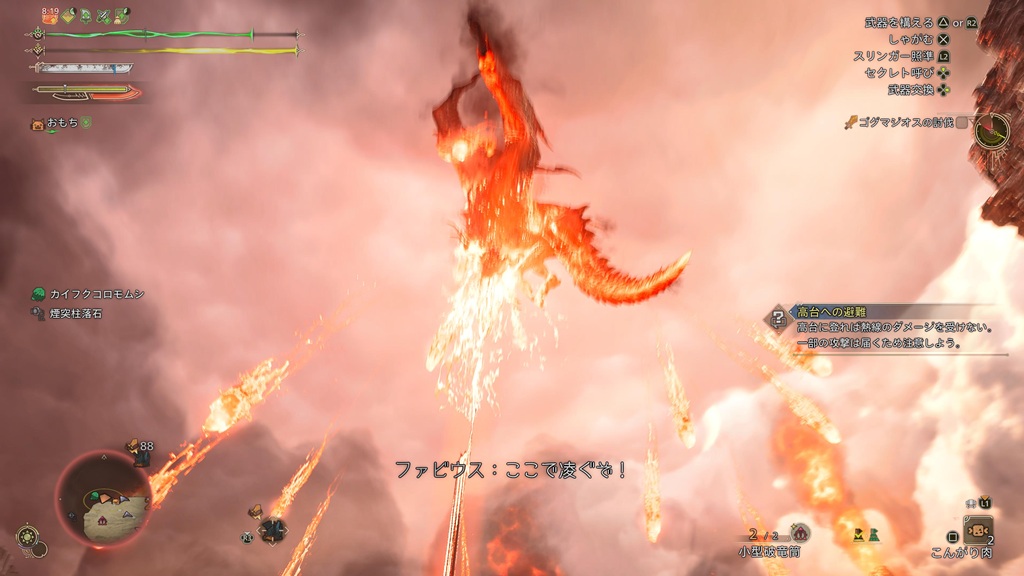The image size is (1024, 576).
Task: Select the 小型破竜筒 slinger ammo icon
Action: 799,533
